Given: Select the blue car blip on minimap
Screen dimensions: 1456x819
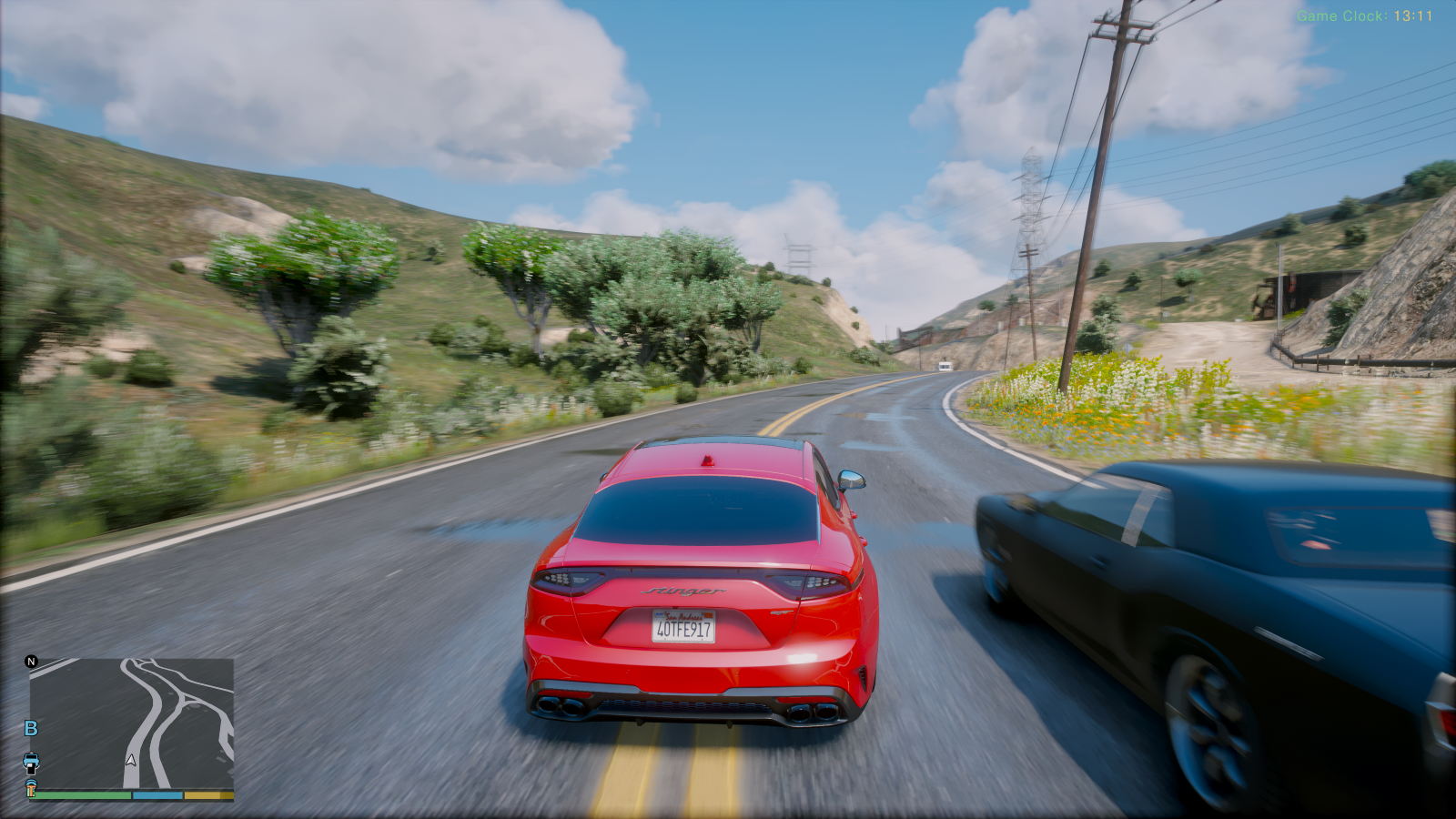Looking at the screenshot, I should tap(31, 760).
